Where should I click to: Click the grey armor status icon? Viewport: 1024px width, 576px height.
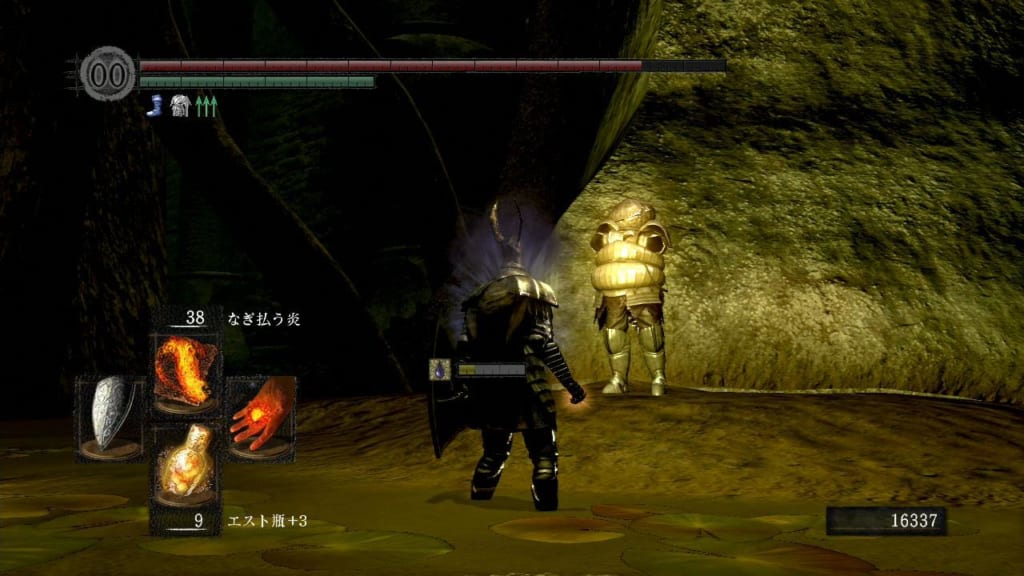[180, 105]
